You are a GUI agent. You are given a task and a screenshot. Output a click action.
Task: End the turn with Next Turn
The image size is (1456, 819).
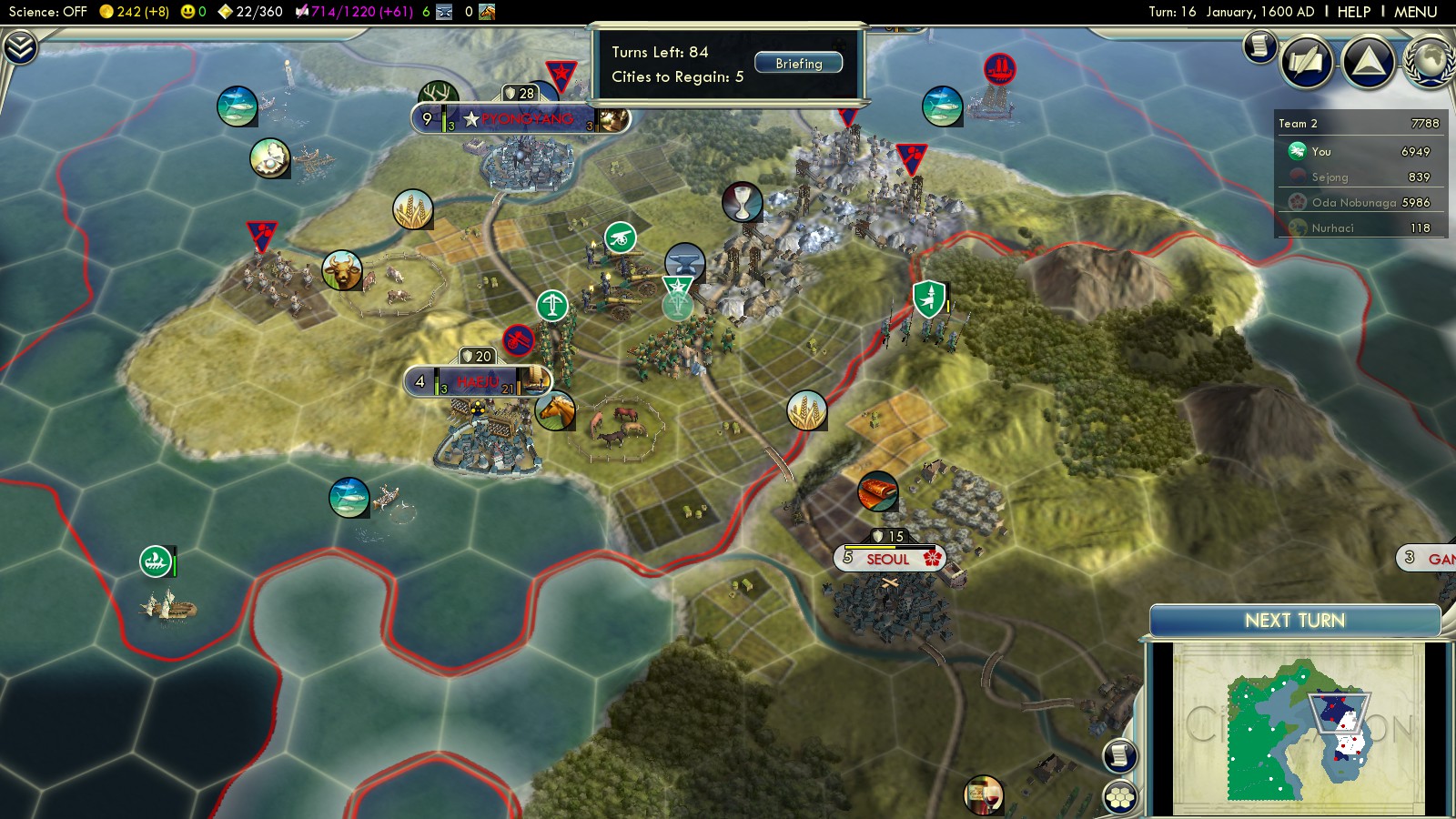pyautogui.click(x=1294, y=621)
